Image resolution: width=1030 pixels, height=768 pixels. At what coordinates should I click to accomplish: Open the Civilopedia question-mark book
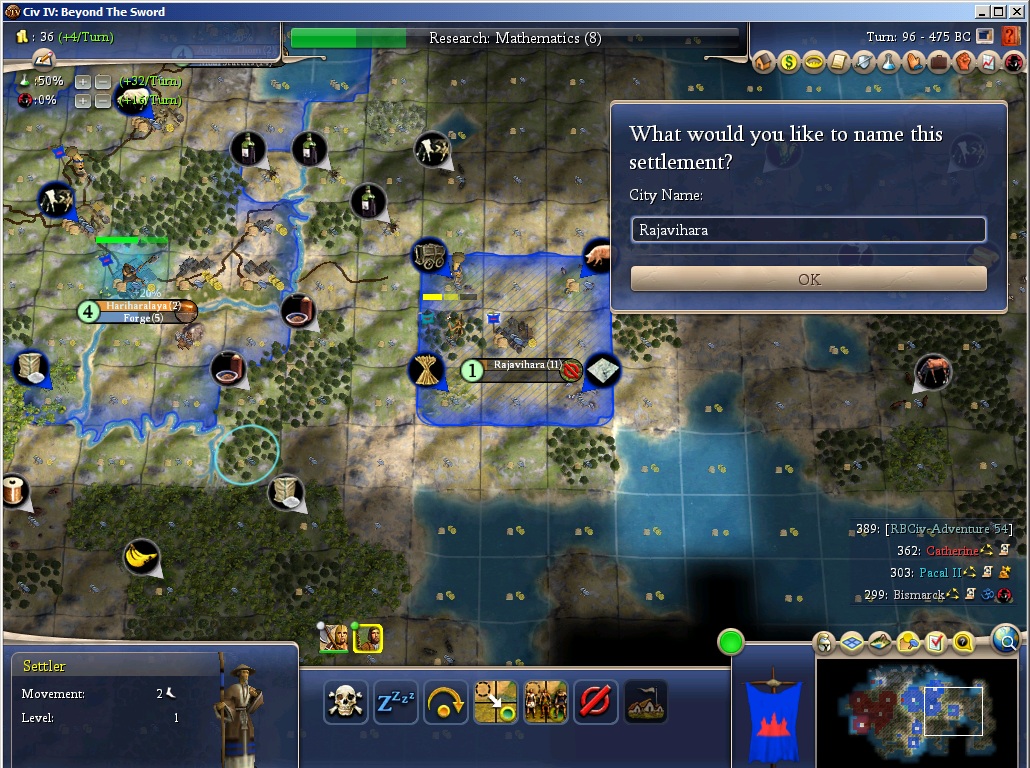point(1010,36)
